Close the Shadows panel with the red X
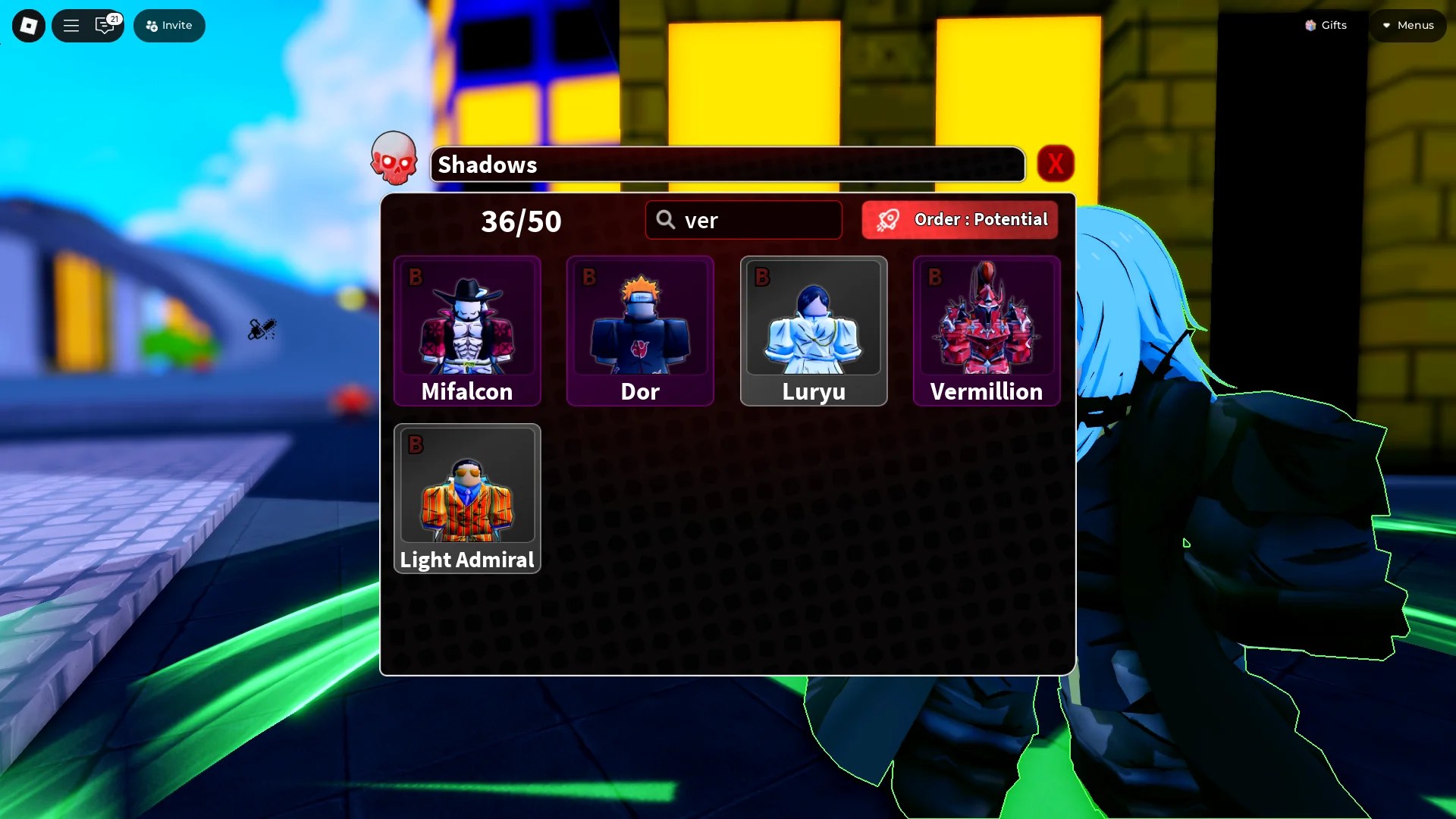1456x819 pixels. [1056, 163]
